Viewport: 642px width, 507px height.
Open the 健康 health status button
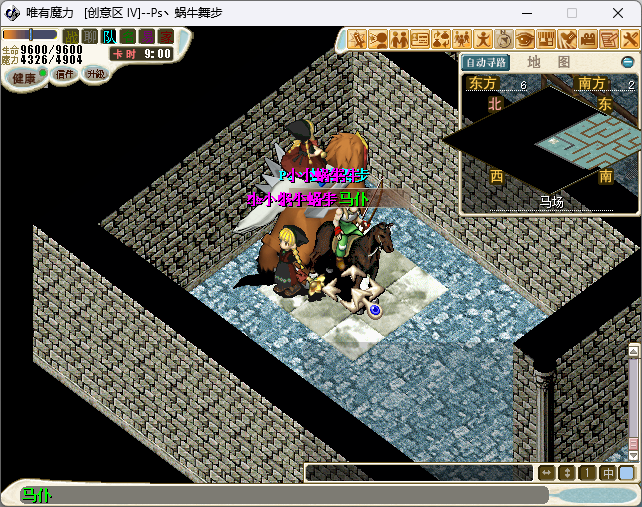[22, 77]
